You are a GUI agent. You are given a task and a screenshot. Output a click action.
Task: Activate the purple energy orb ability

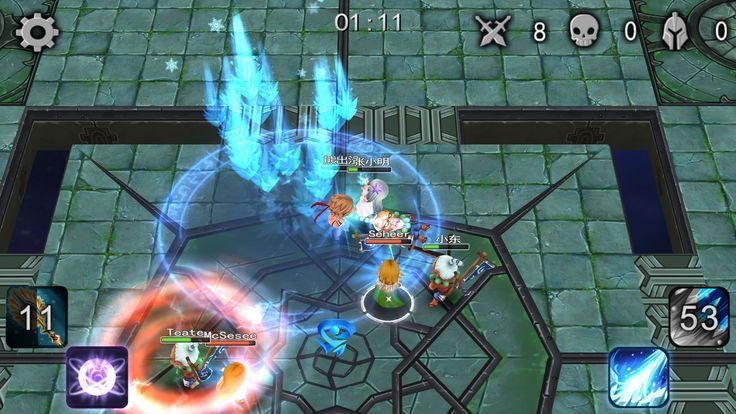point(97,377)
